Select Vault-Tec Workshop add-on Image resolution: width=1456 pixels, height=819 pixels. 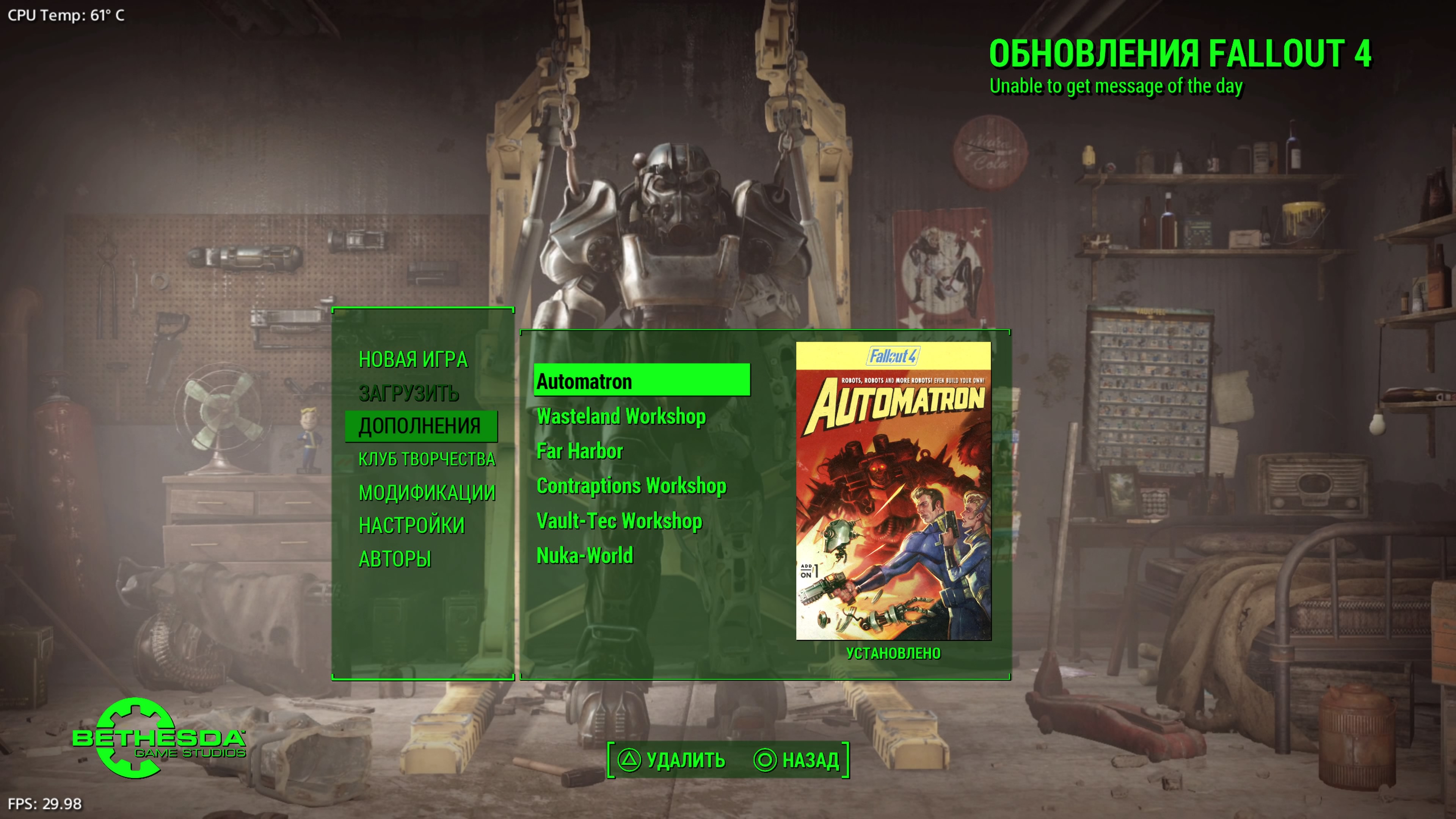click(620, 521)
